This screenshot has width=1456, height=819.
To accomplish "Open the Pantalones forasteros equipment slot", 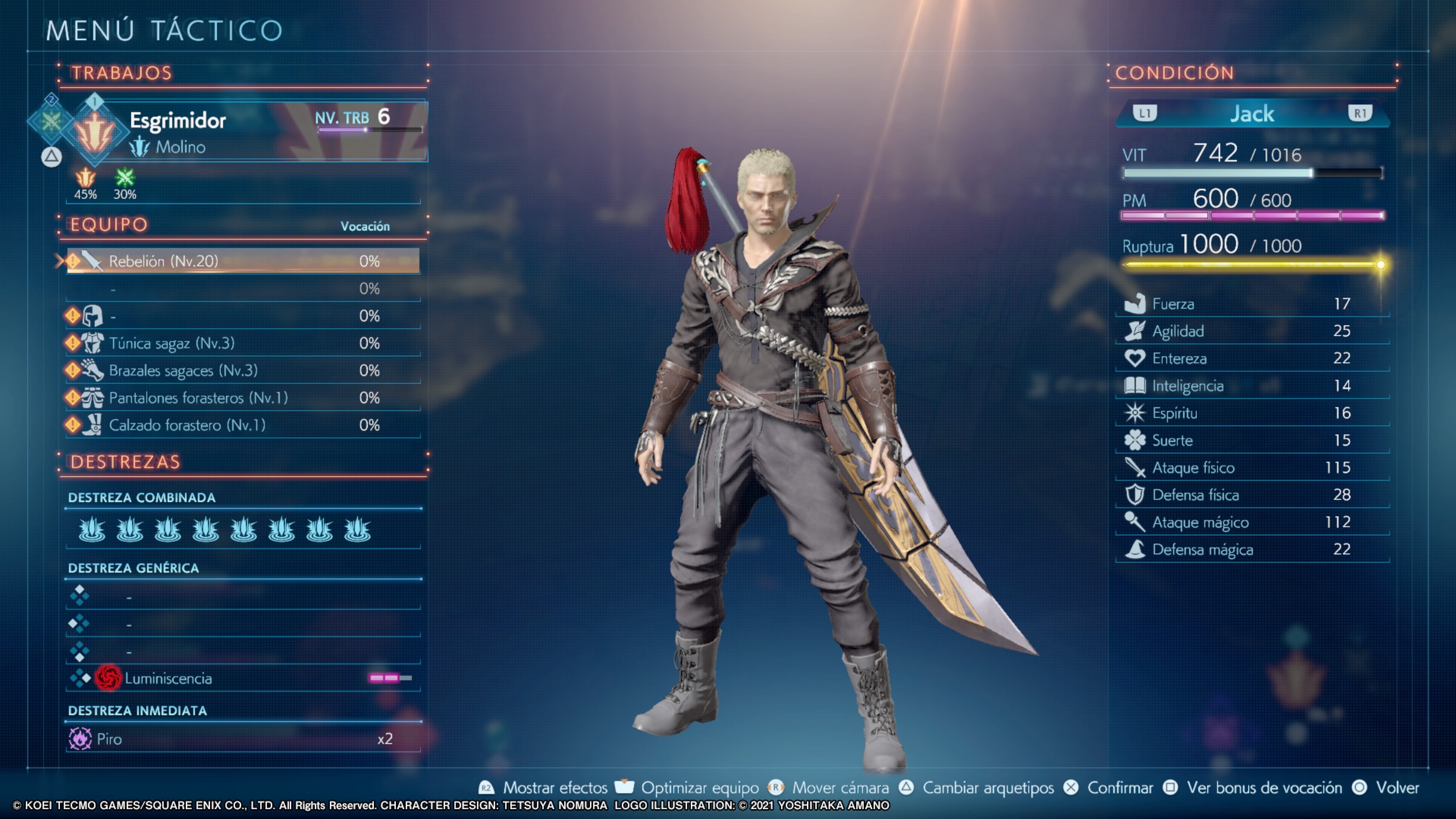I will coord(243,398).
